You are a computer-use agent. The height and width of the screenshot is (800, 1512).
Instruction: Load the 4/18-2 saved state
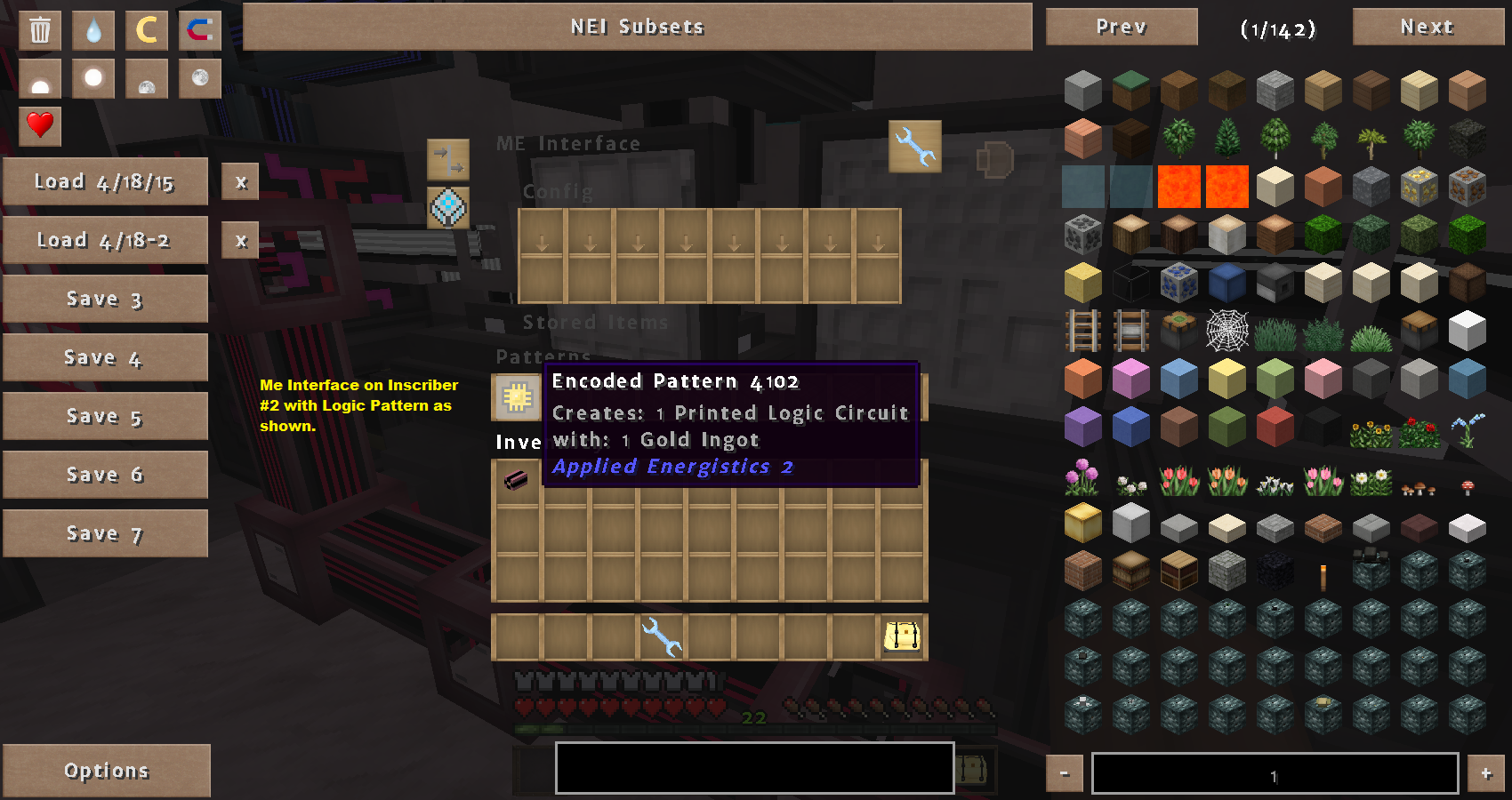[x=105, y=240]
